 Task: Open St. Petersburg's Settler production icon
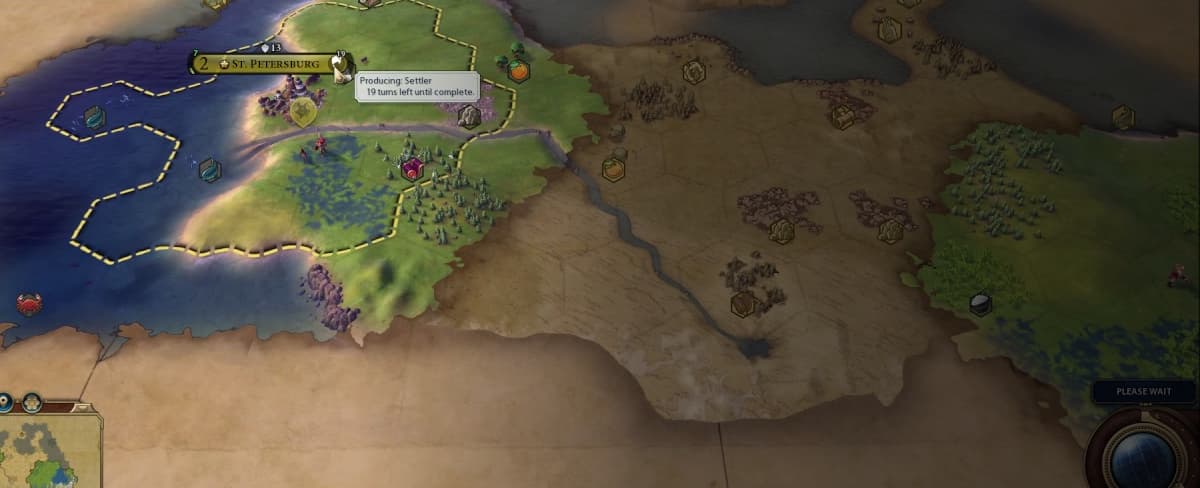[x=340, y=64]
